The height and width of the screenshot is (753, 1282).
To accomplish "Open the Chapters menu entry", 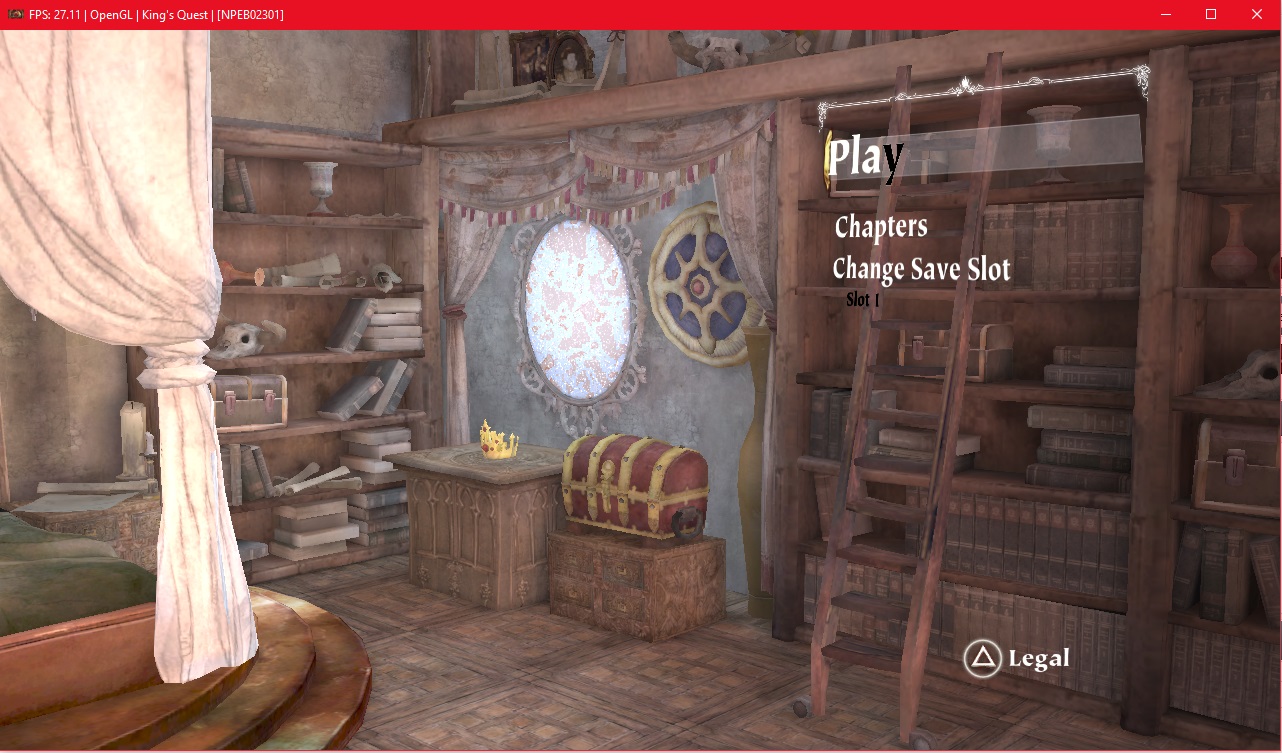I will 881,227.
